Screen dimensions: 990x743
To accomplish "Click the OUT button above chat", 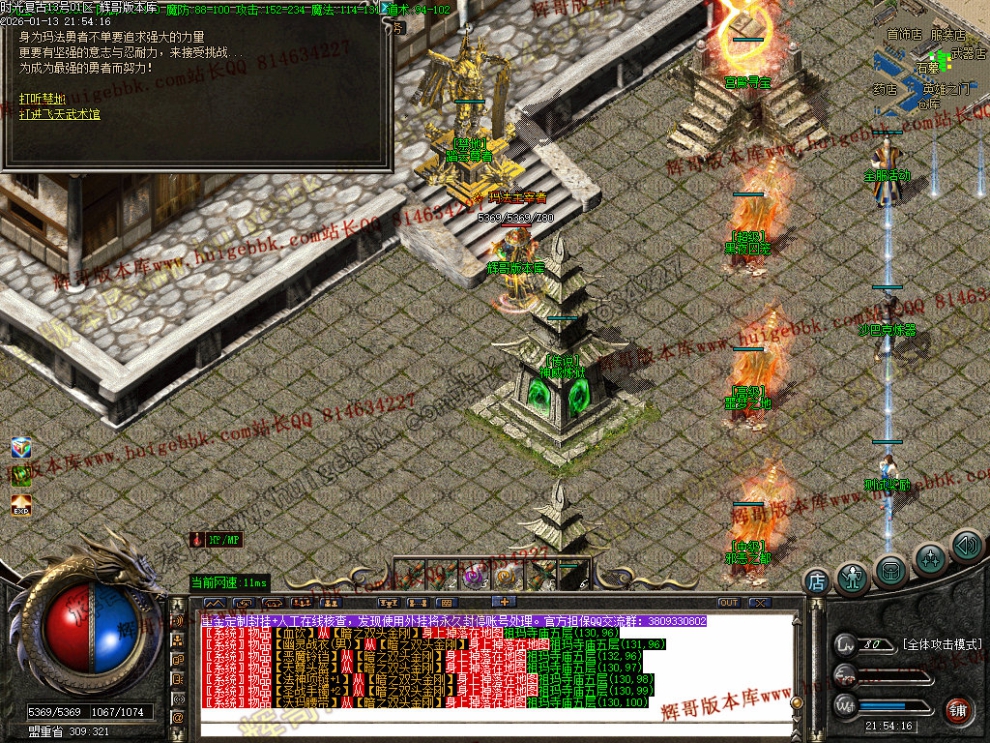I will click(728, 603).
